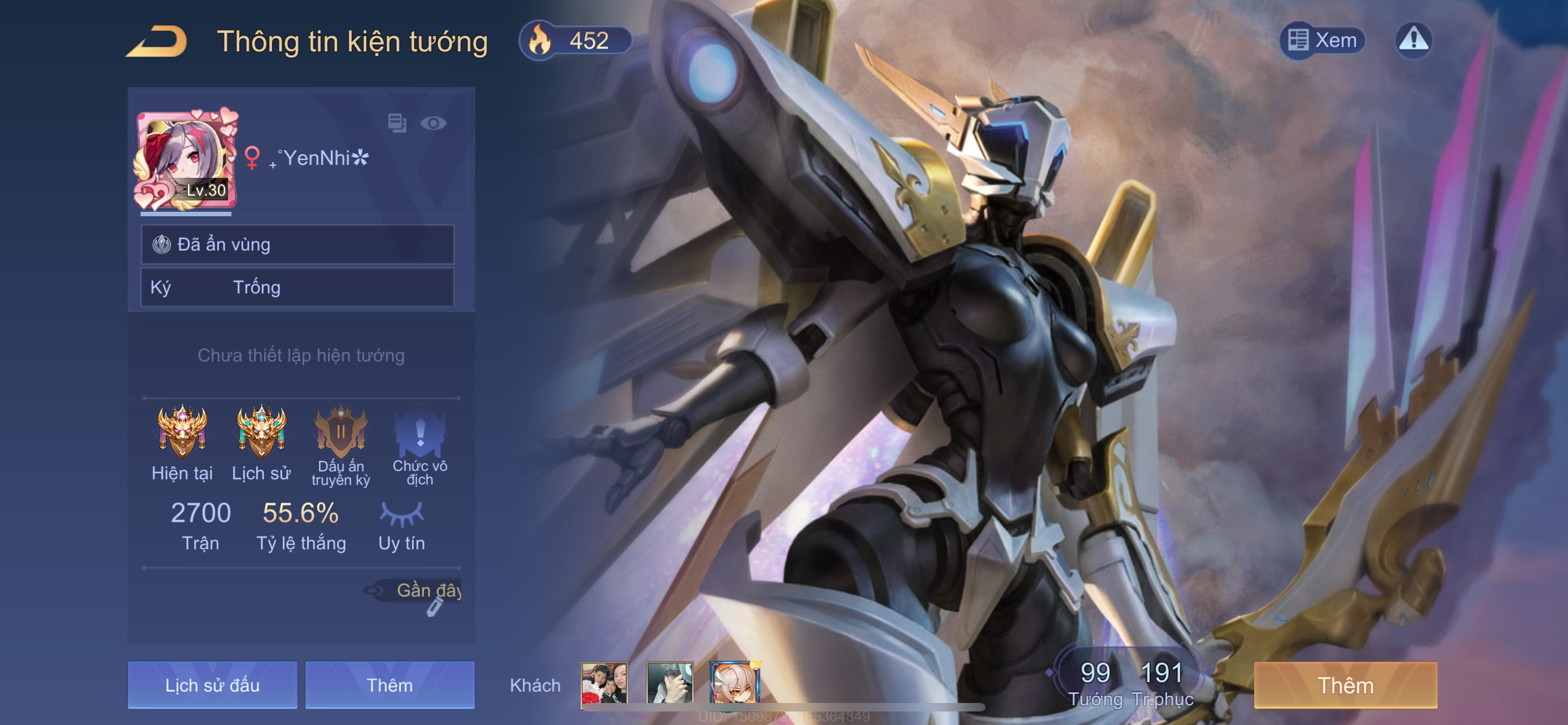Copy profile info via card icon
Screen dimensions: 1568x725
pos(397,123)
